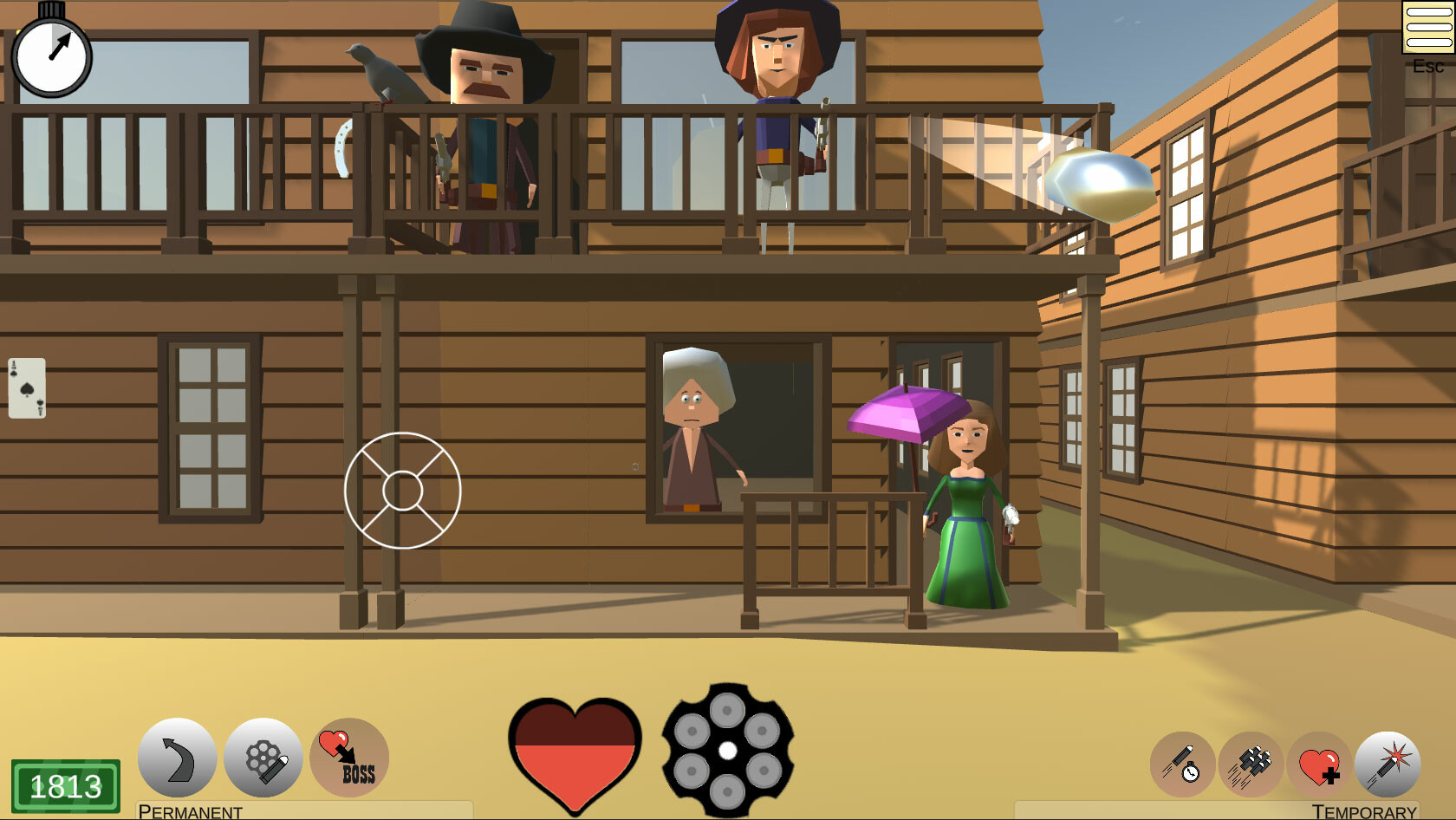This screenshot has height=820, width=1456.
Task: Click the crosshair aiming reticle
Action: tap(404, 490)
